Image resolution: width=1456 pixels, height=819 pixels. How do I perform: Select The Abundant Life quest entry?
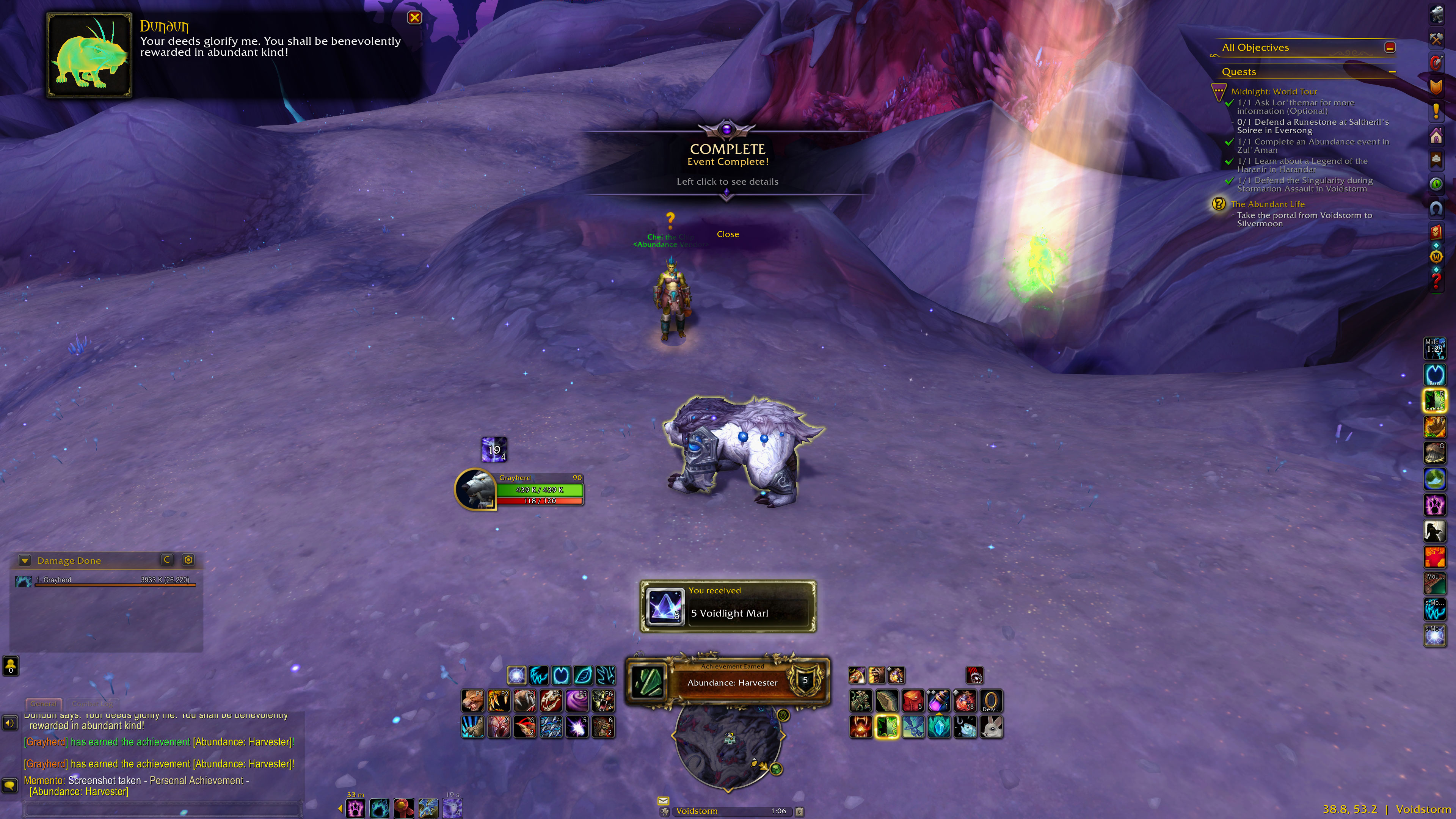1267,204
